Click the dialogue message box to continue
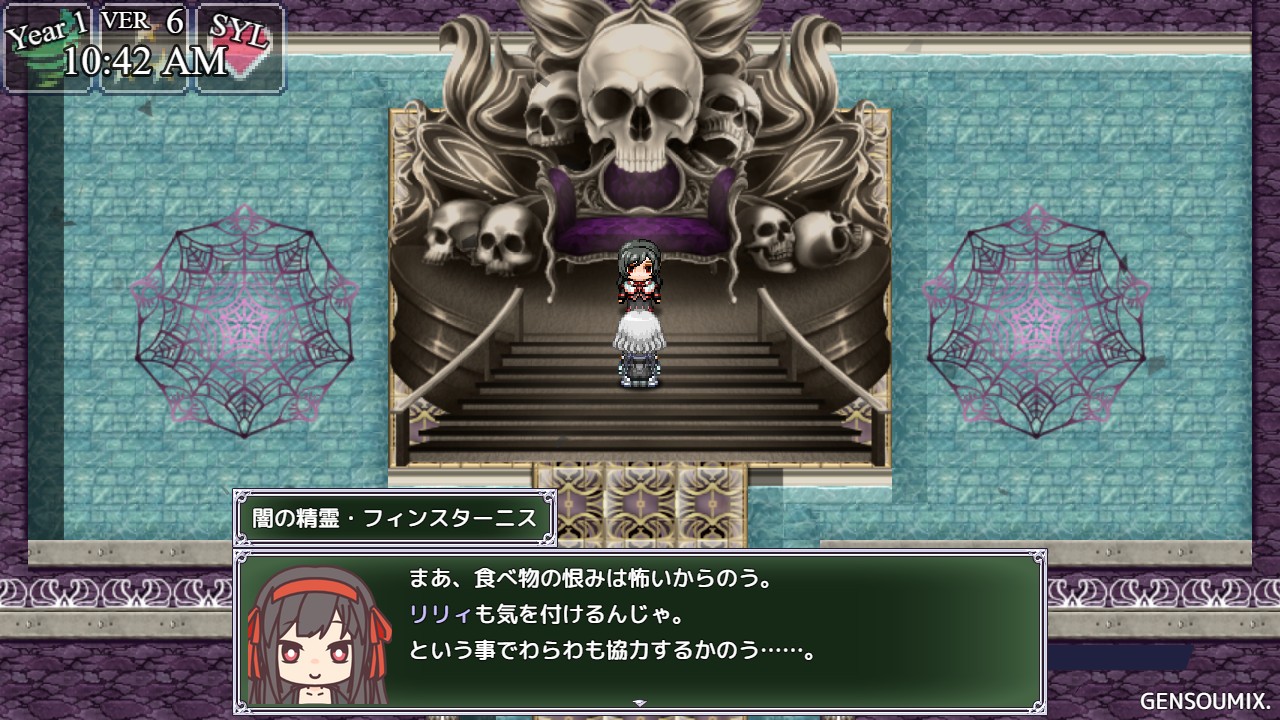This screenshot has width=1280, height=720. point(700,628)
